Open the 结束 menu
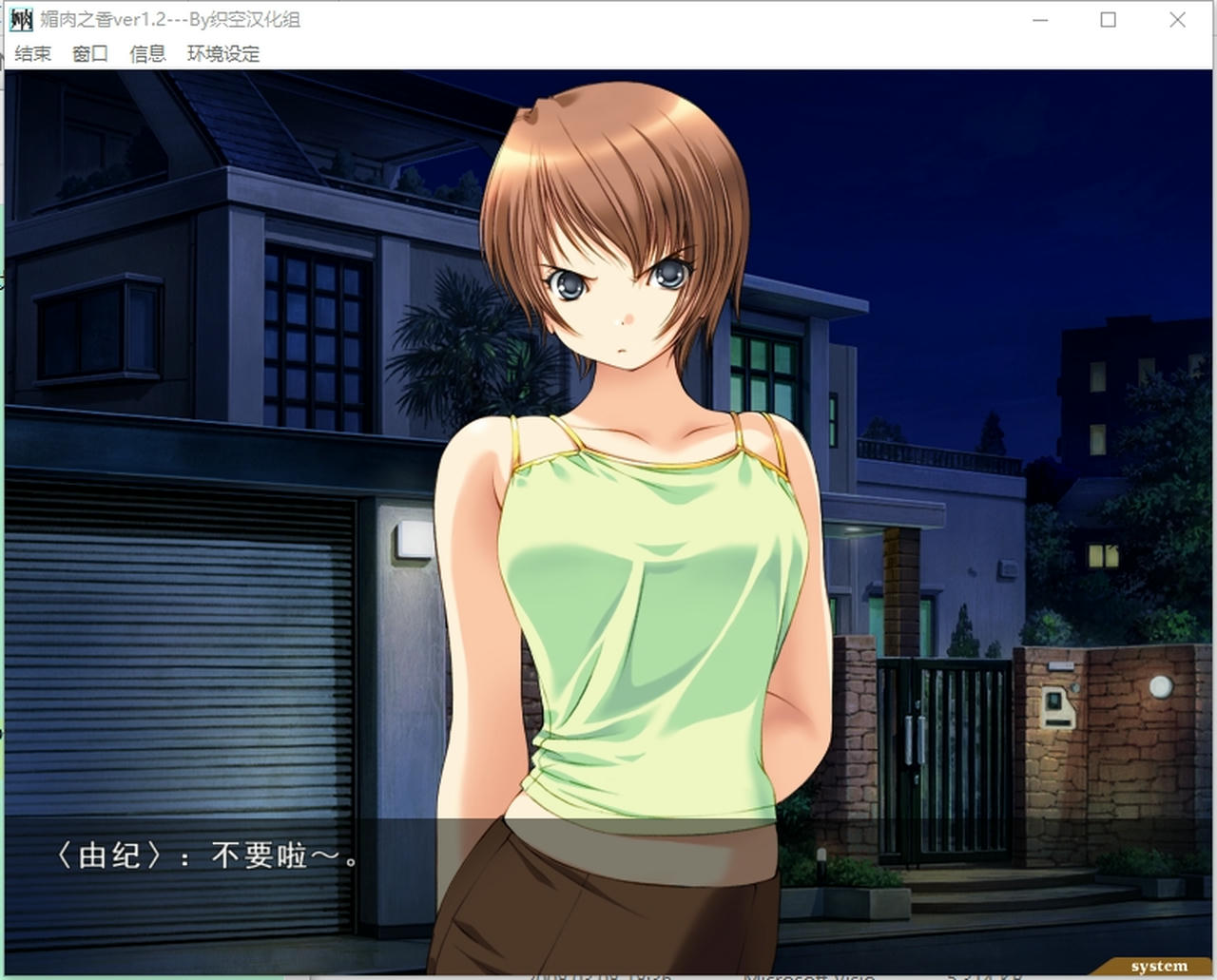This screenshot has width=1217, height=980. [31, 54]
